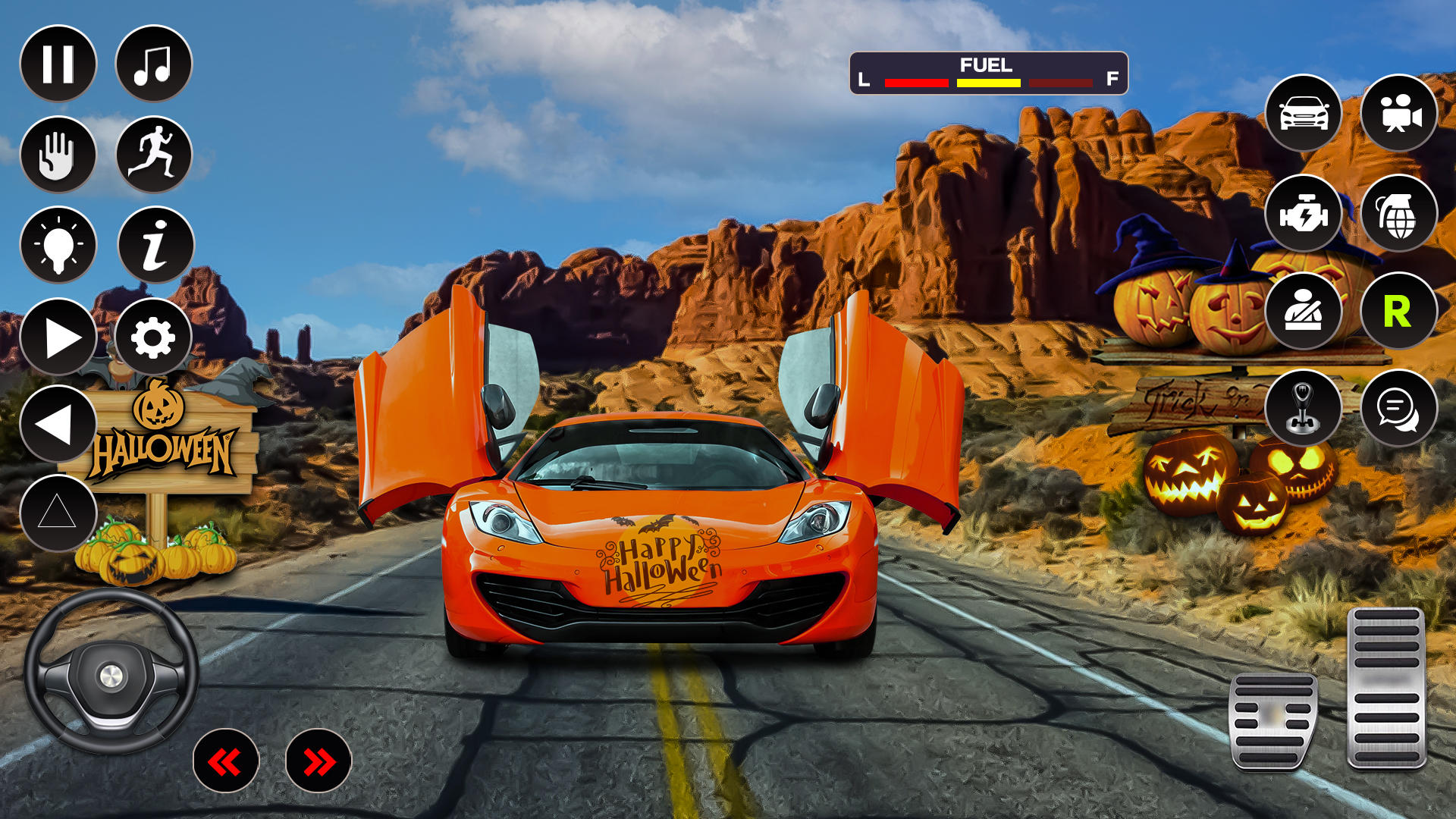Pause the game
This screenshot has width=1456, height=819.
tap(58, 64)
